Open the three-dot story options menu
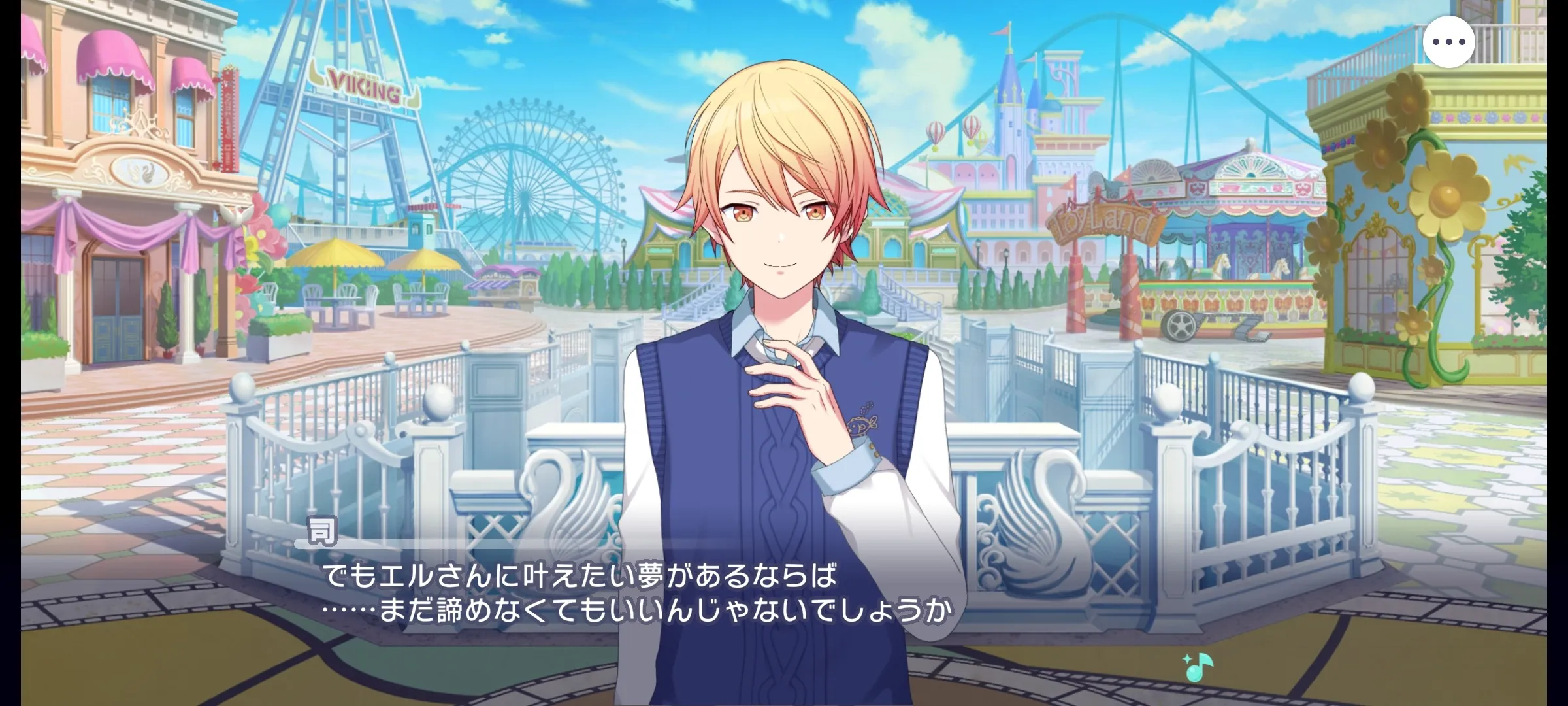 1448,42
